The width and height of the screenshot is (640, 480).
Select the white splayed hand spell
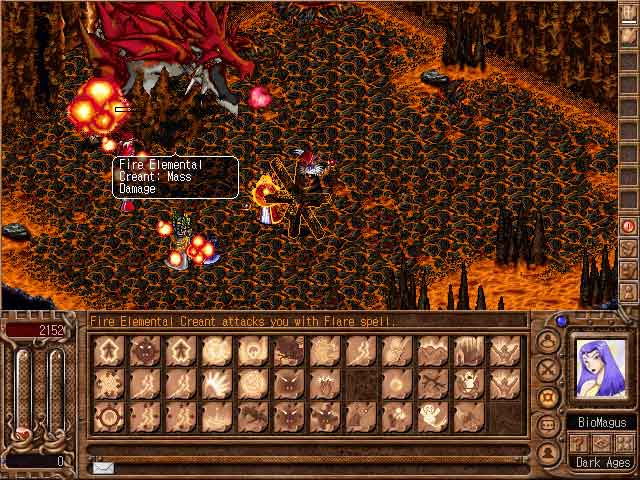click(x=217, y=382)
